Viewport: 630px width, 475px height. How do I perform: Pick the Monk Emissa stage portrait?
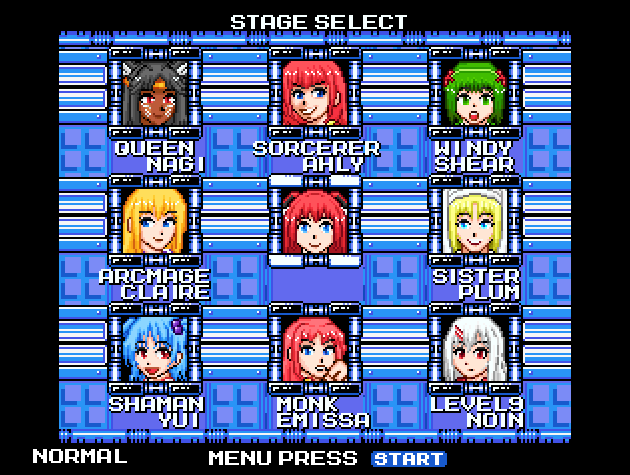point(315,349)
